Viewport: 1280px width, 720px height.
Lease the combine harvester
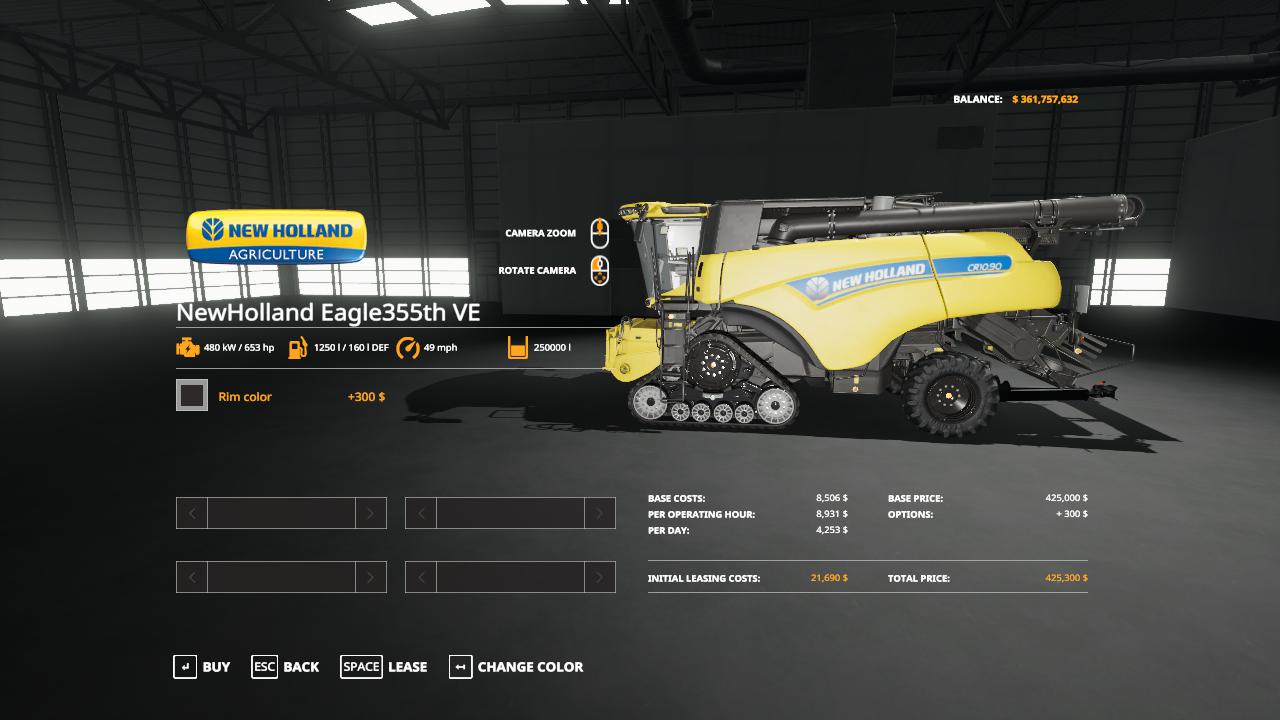coord(384,667)
